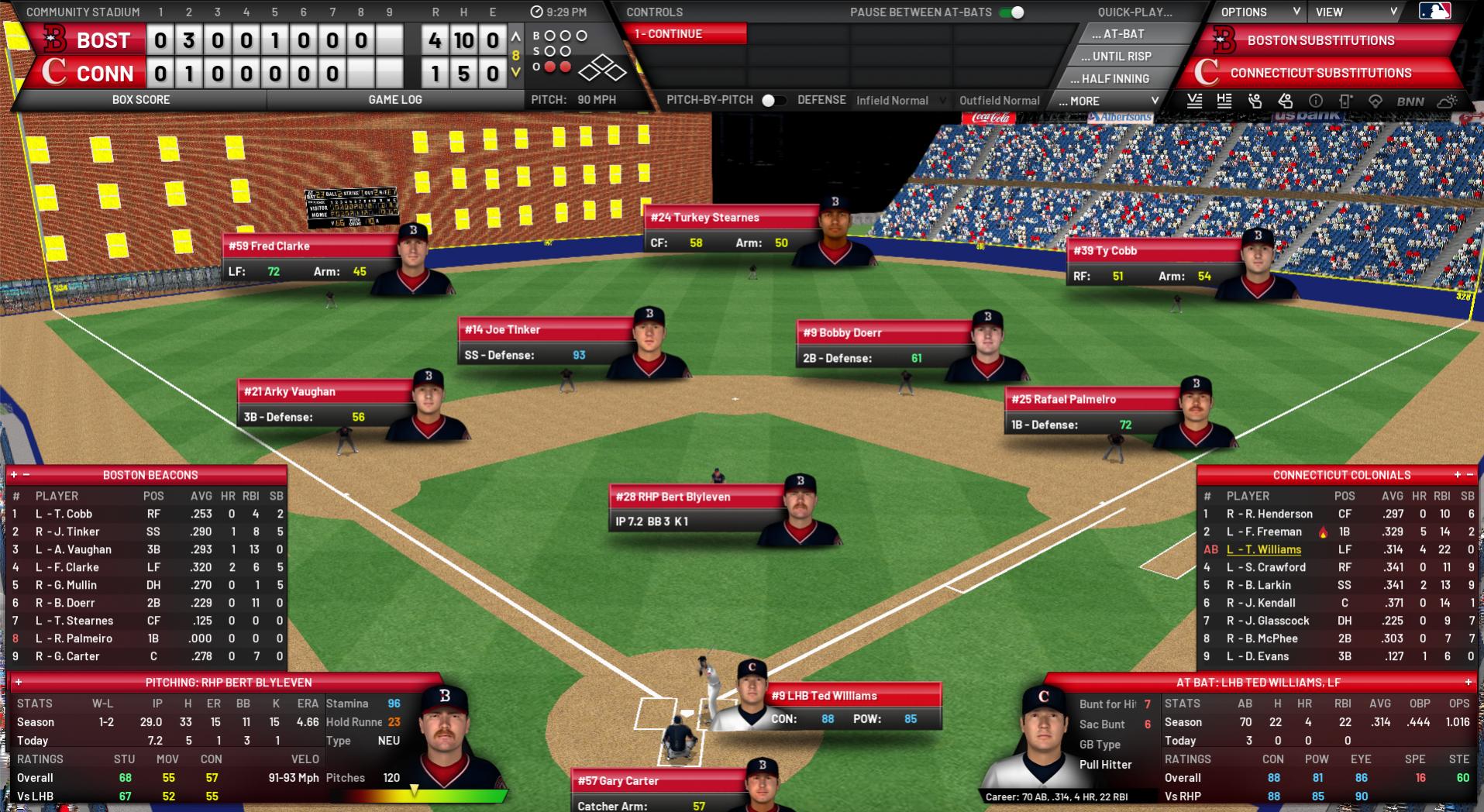
Task: Toggle Pause Between At-Bats switch
Action: (x=1011, y=12)
